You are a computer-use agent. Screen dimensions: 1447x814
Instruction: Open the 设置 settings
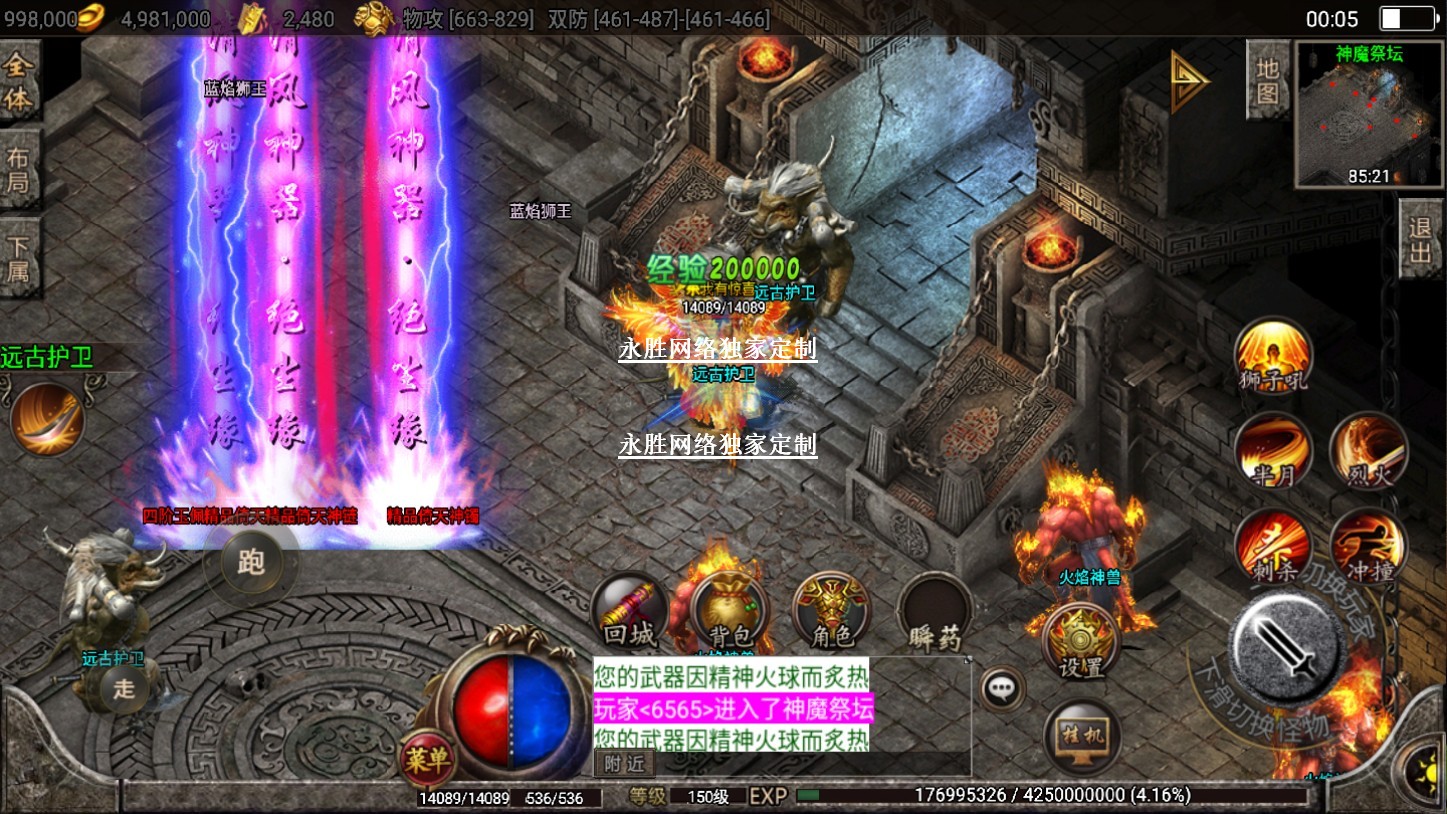click(x=1080, y=641)
